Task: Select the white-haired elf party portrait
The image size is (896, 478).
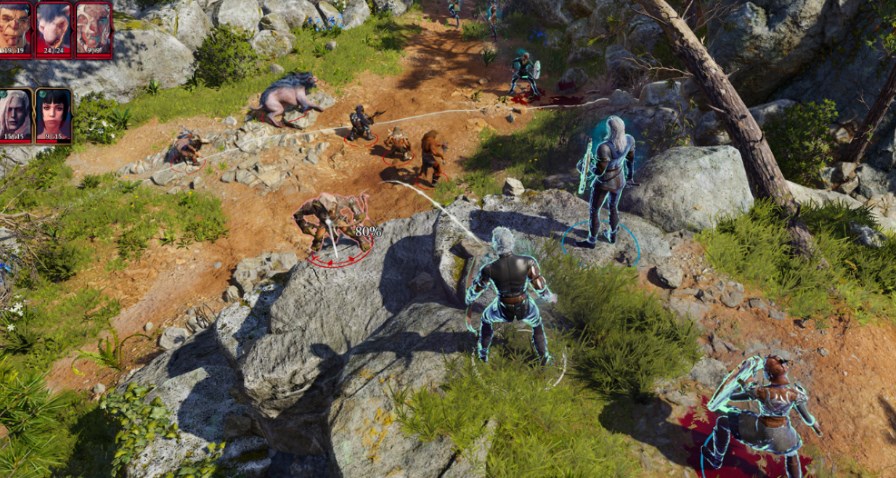Action: [15, 113]
